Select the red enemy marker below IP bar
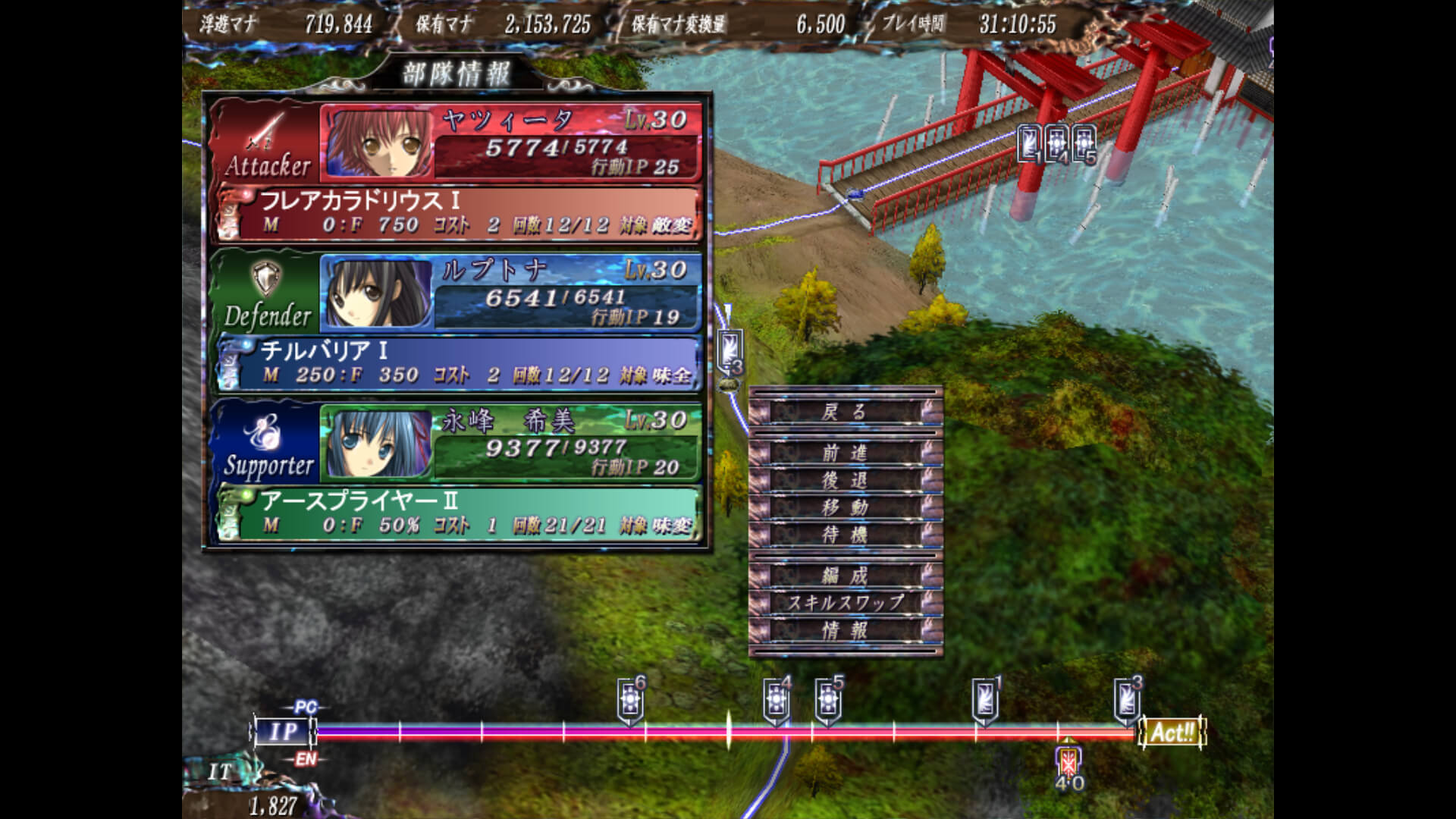The height and width of the screenshot is (819, 1456). point(1068,761)
